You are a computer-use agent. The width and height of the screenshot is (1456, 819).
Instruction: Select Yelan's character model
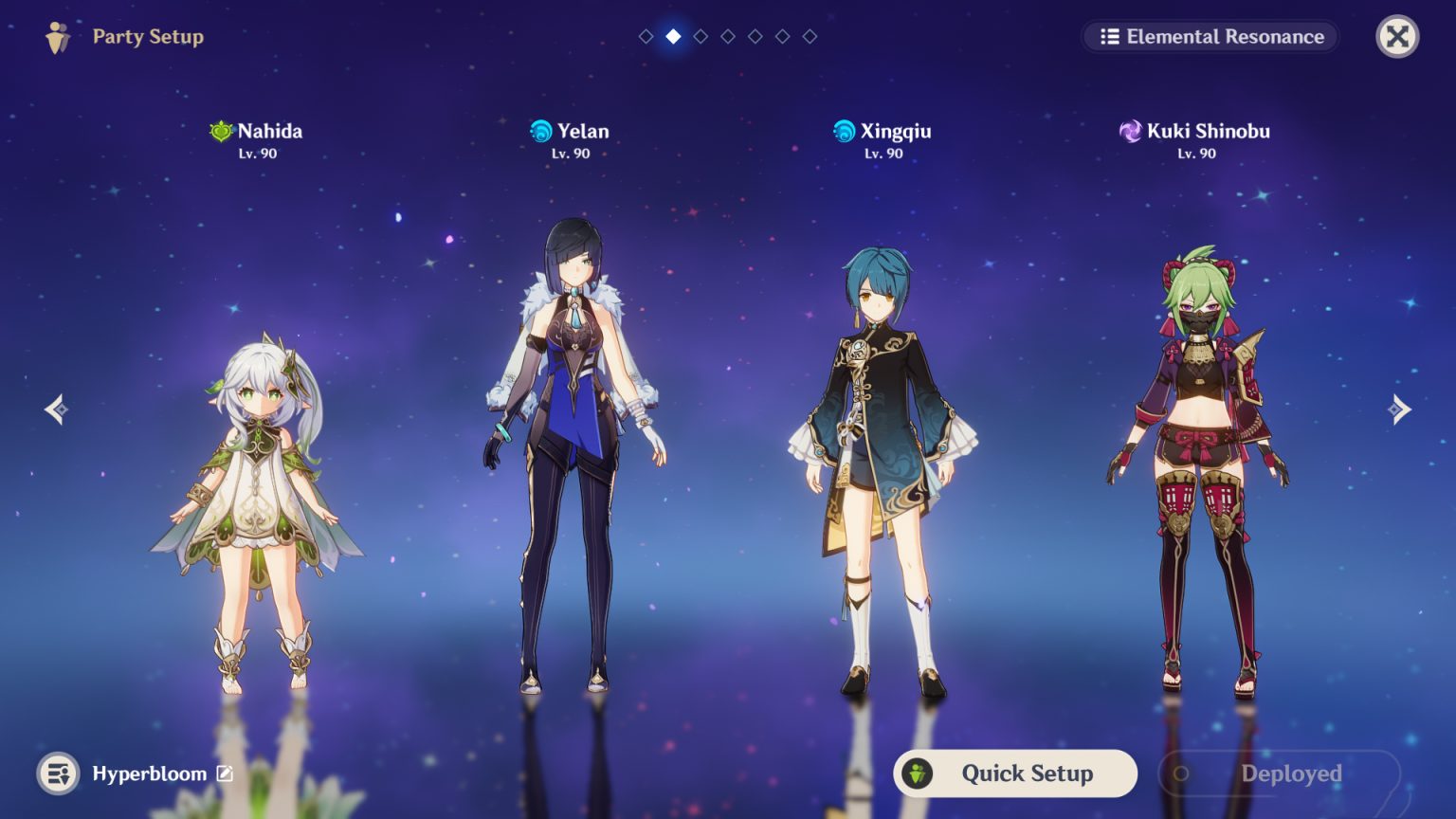569,427
